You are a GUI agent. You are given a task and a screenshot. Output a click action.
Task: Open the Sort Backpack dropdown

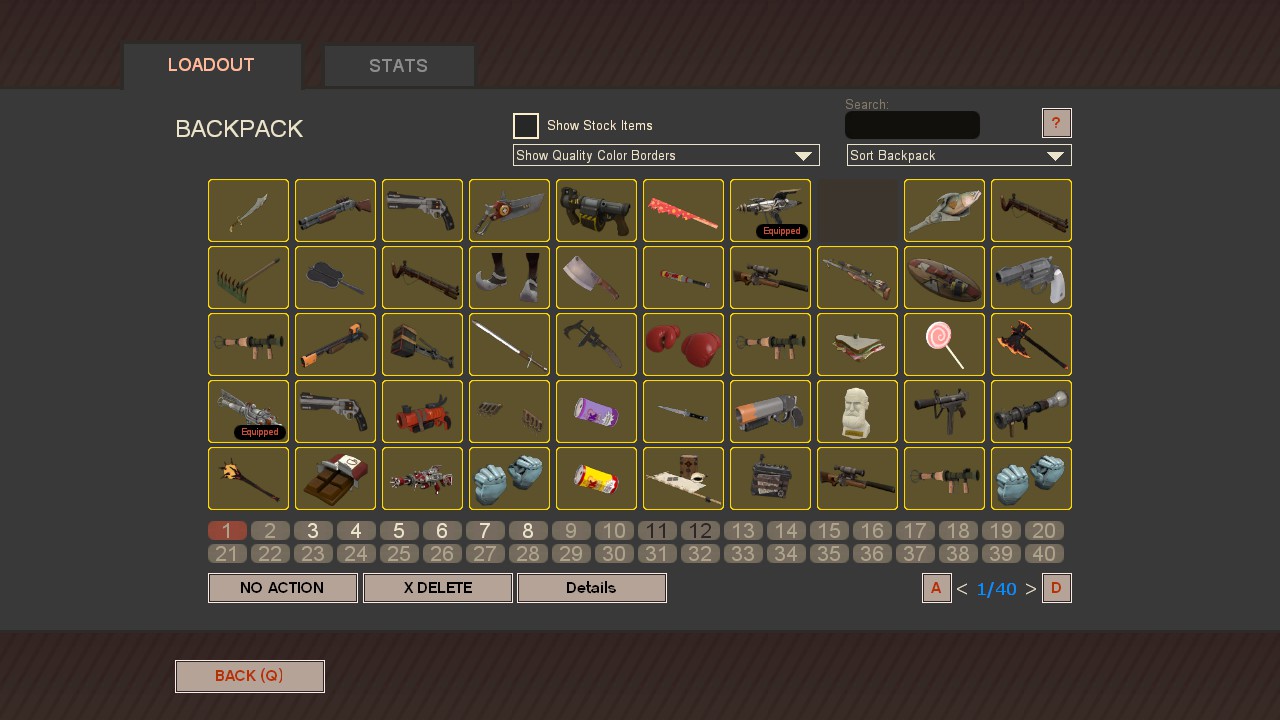[959, 156]
